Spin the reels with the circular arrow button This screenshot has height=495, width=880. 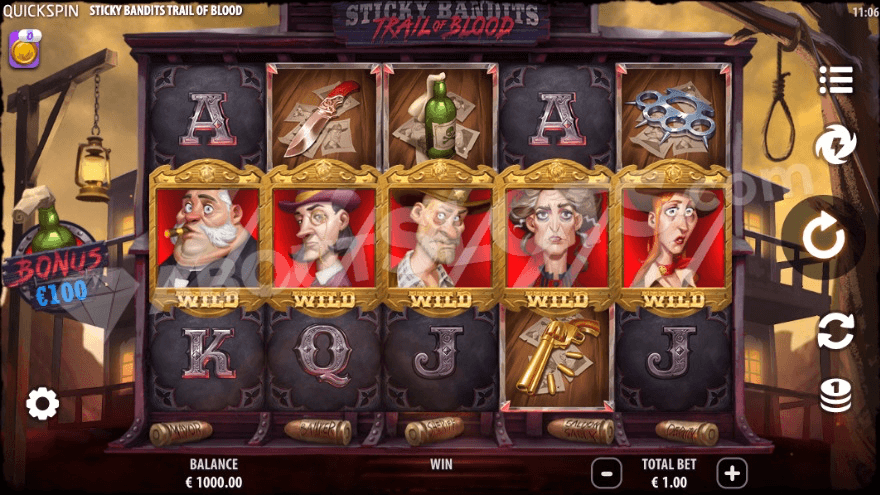coord(823,237)
